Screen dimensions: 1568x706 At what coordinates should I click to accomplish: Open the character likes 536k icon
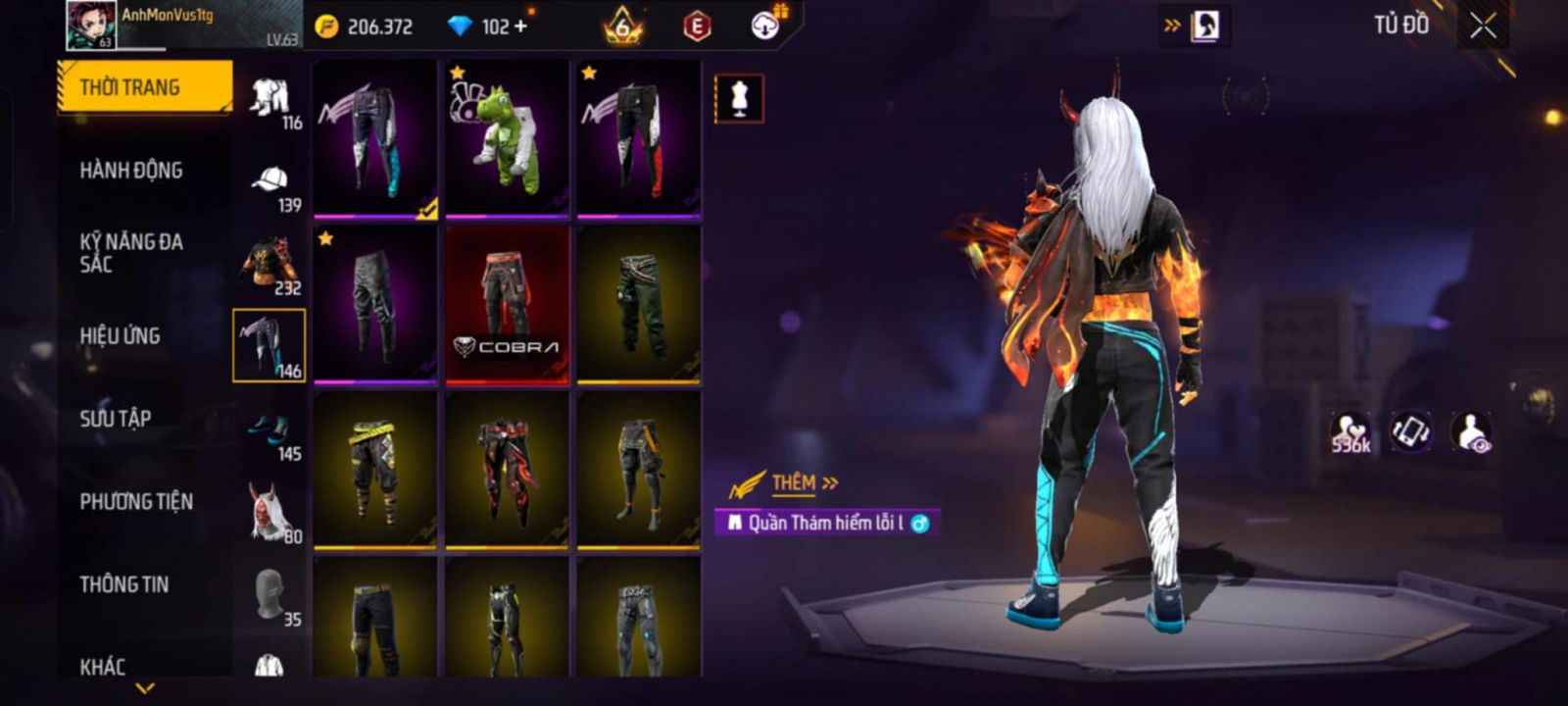pos(1349,432)
